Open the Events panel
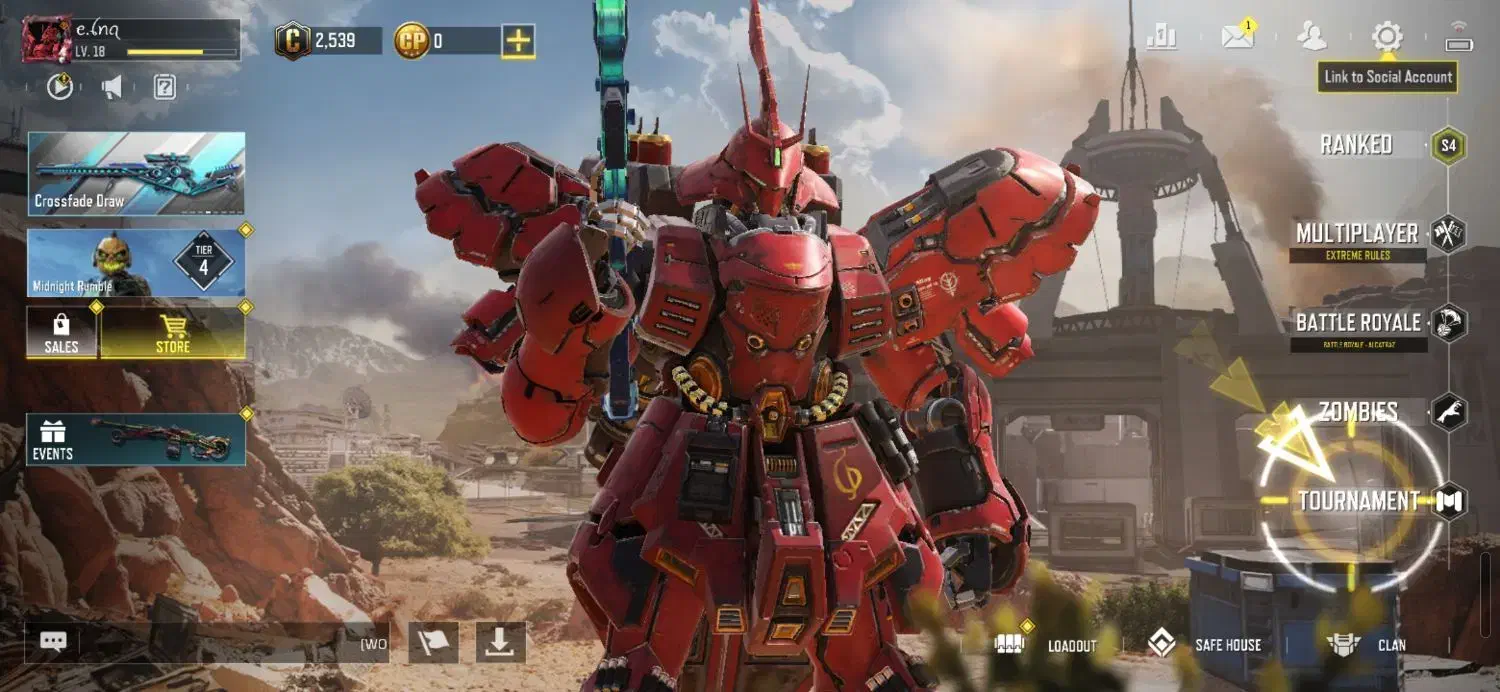 coord(136,440)
